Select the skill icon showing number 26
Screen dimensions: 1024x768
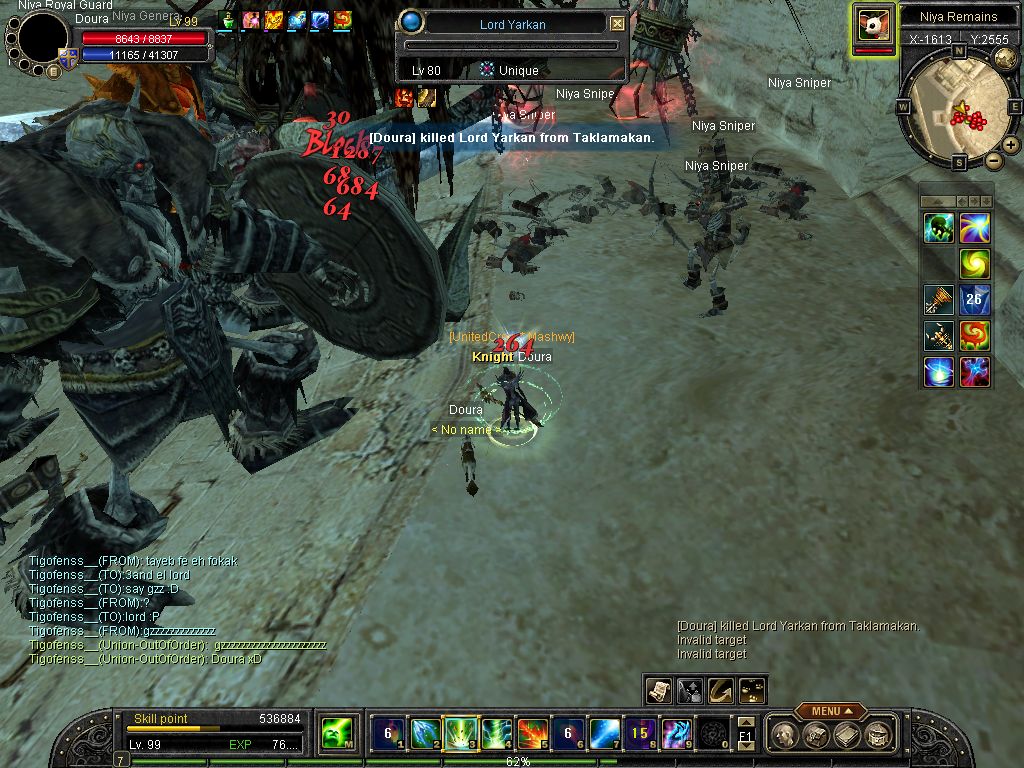[x=975, y=300]
